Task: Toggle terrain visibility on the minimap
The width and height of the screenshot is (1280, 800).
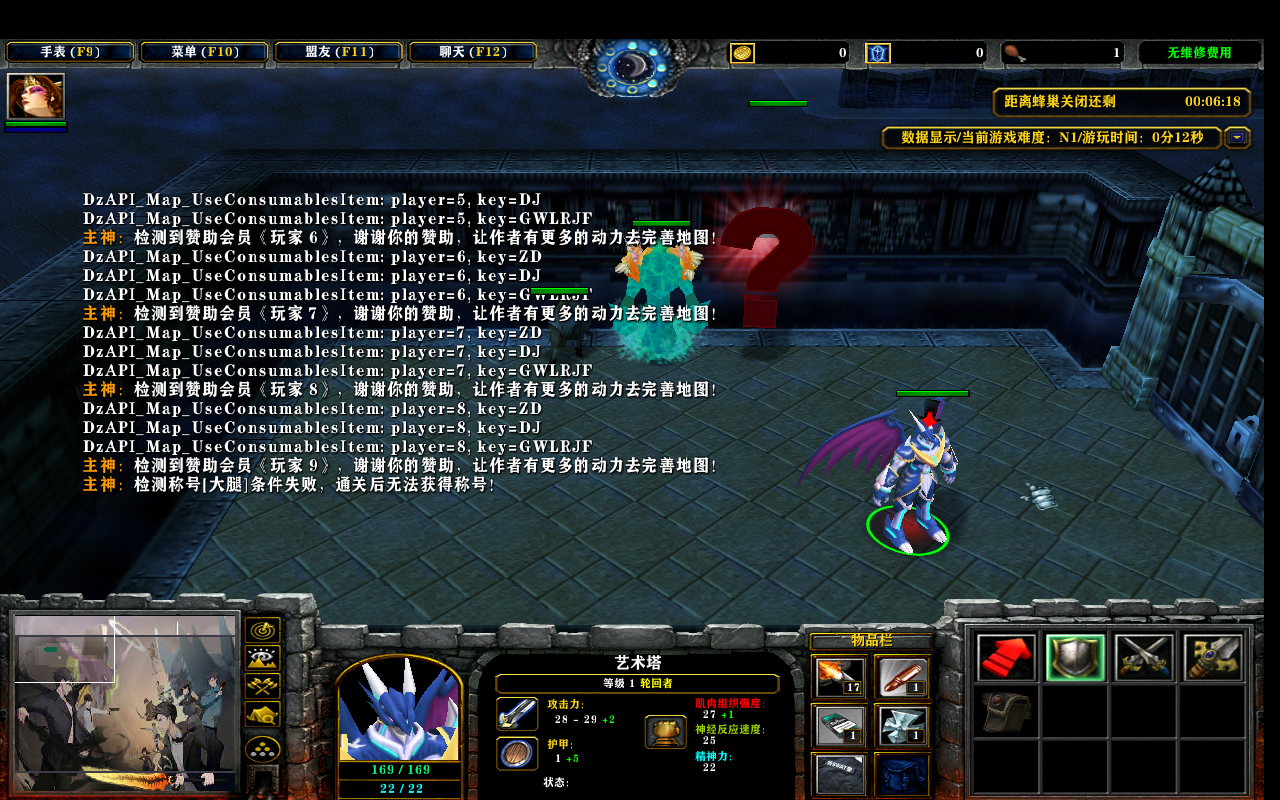Action: pyautogui.click(x=262, y=660)
